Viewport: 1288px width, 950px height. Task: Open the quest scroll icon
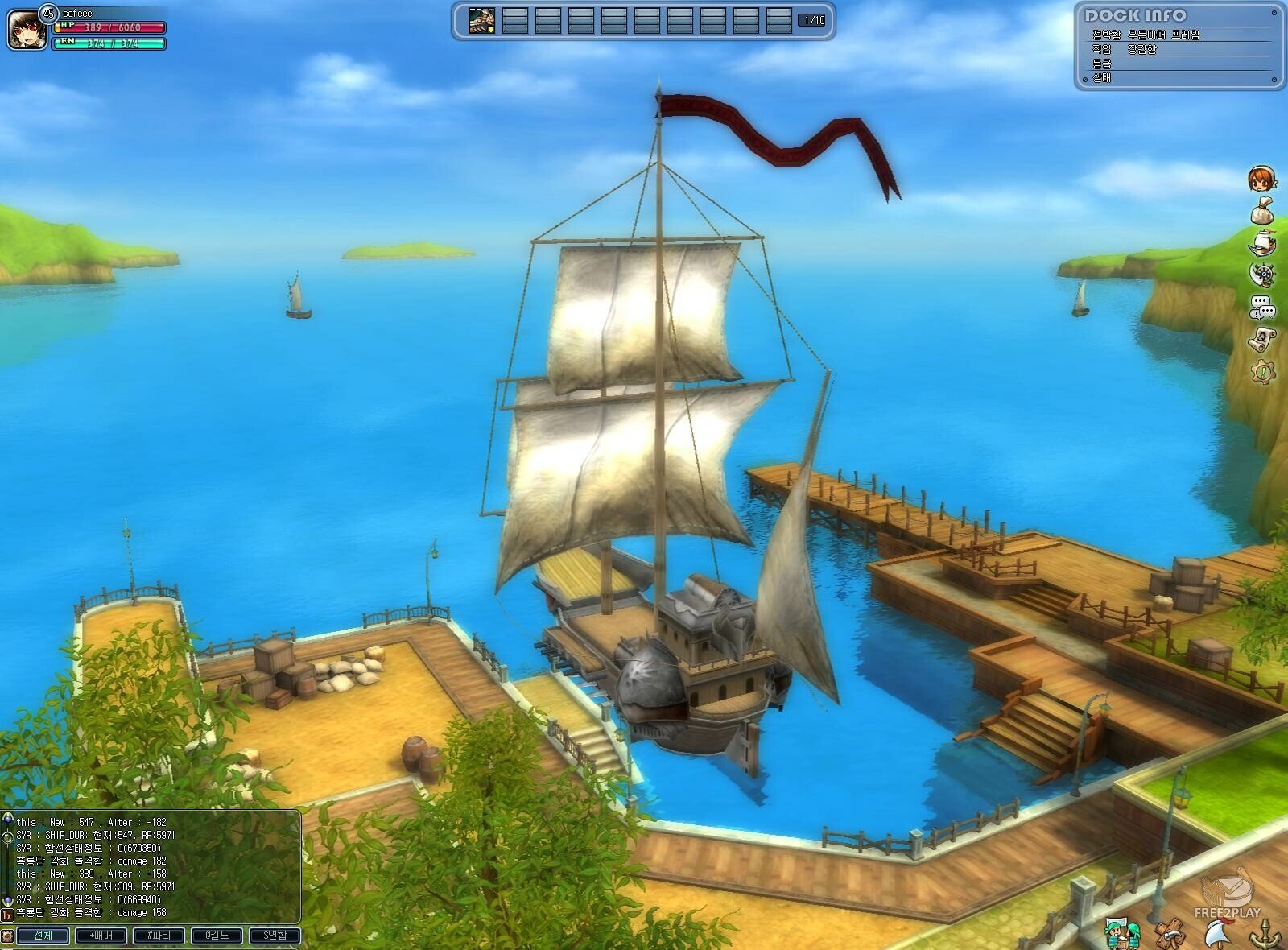coord(1261,339)
